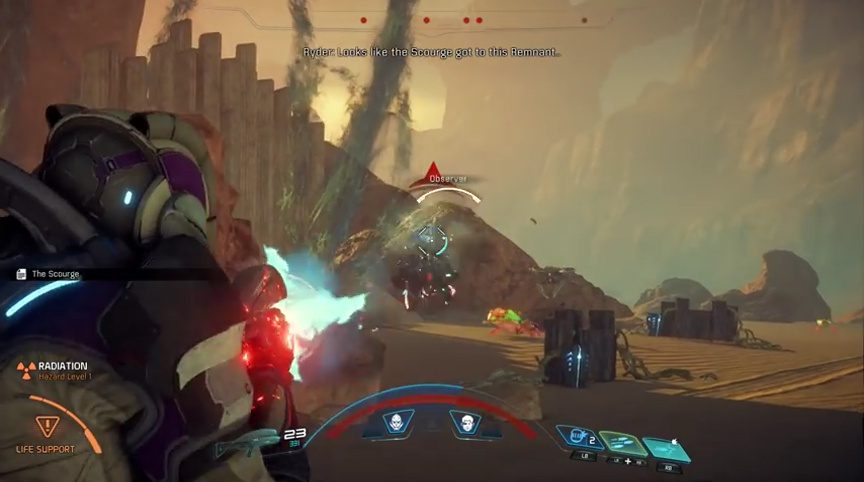The height and width of the screenshot is (482, 864).
Task: Click the equipped assault rifle icon
Action: click(244, 440)
